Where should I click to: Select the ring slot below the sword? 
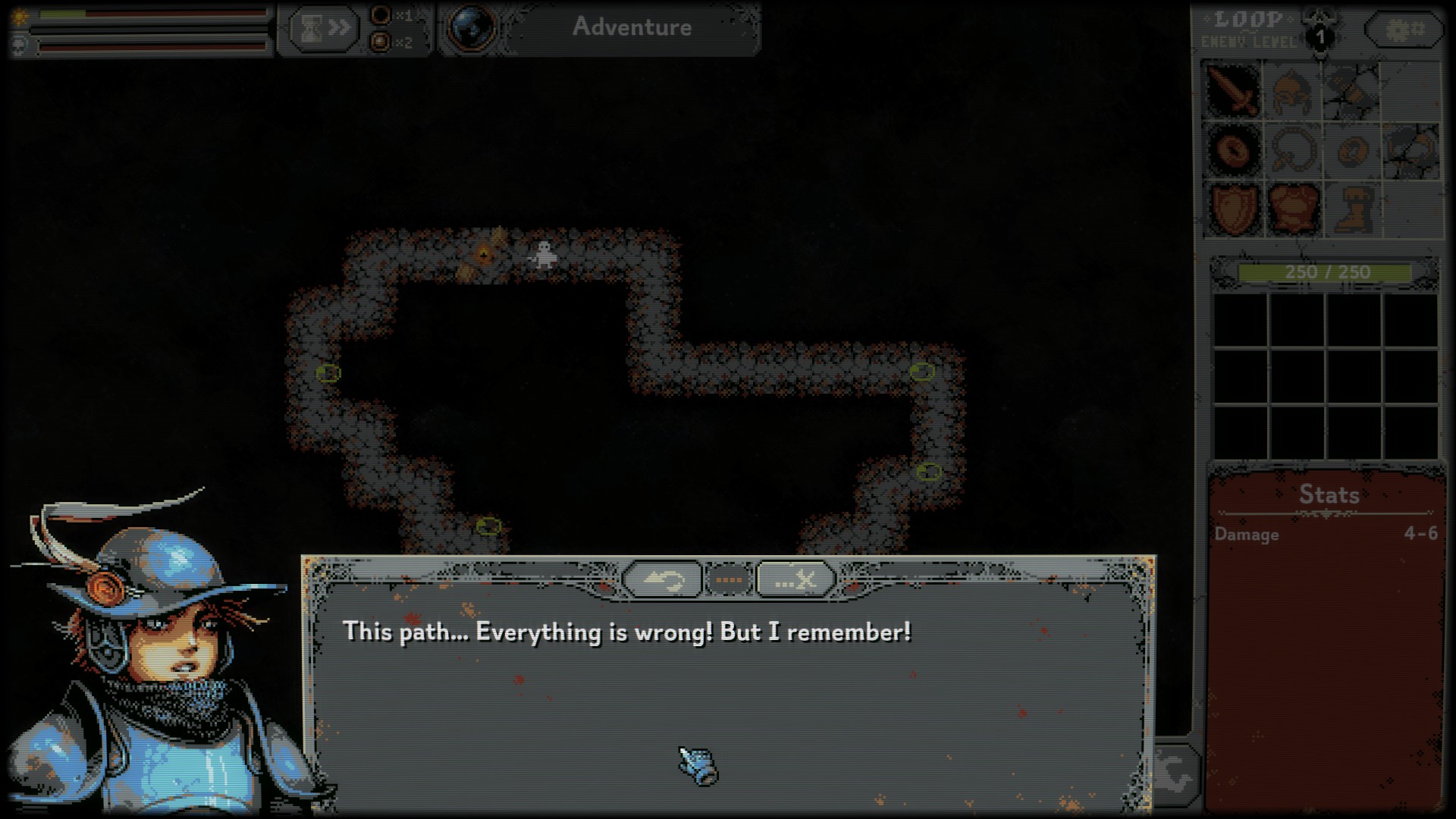coord(1233,149)
